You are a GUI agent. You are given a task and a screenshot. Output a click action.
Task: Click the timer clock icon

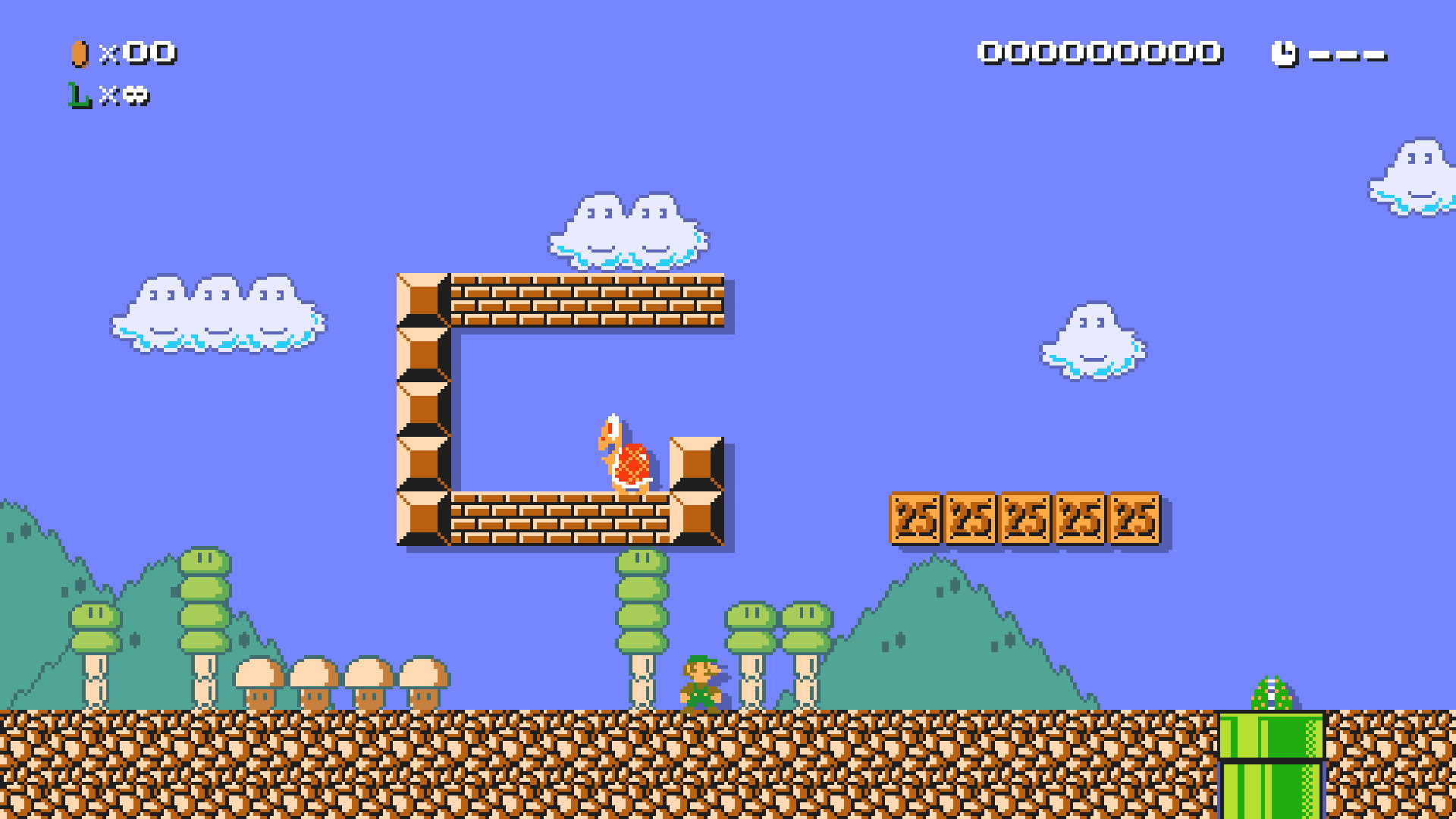[1285, 52]
